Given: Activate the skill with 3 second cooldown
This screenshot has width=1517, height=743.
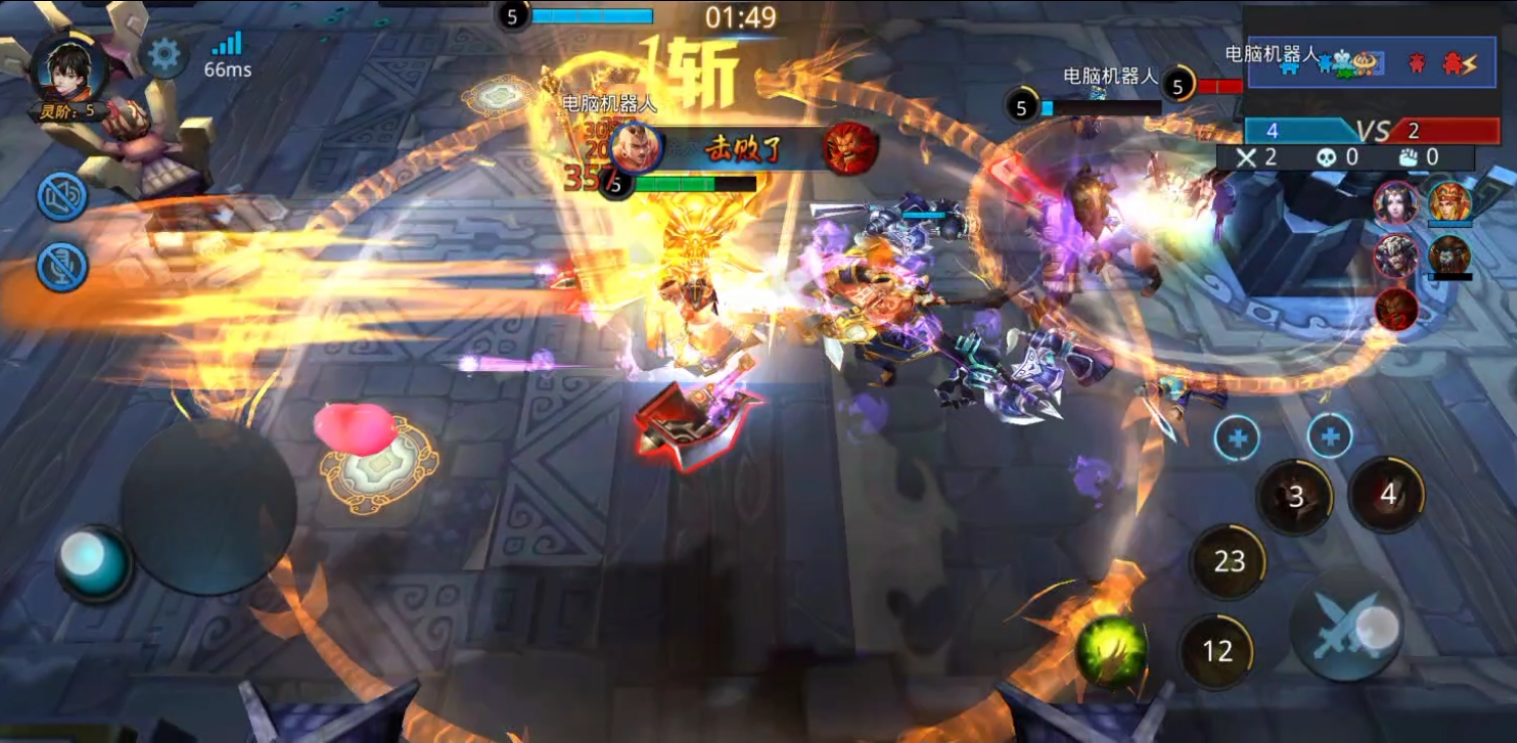Looking at the screenshot, I should pyautogui.click(x=1295, y=496).
